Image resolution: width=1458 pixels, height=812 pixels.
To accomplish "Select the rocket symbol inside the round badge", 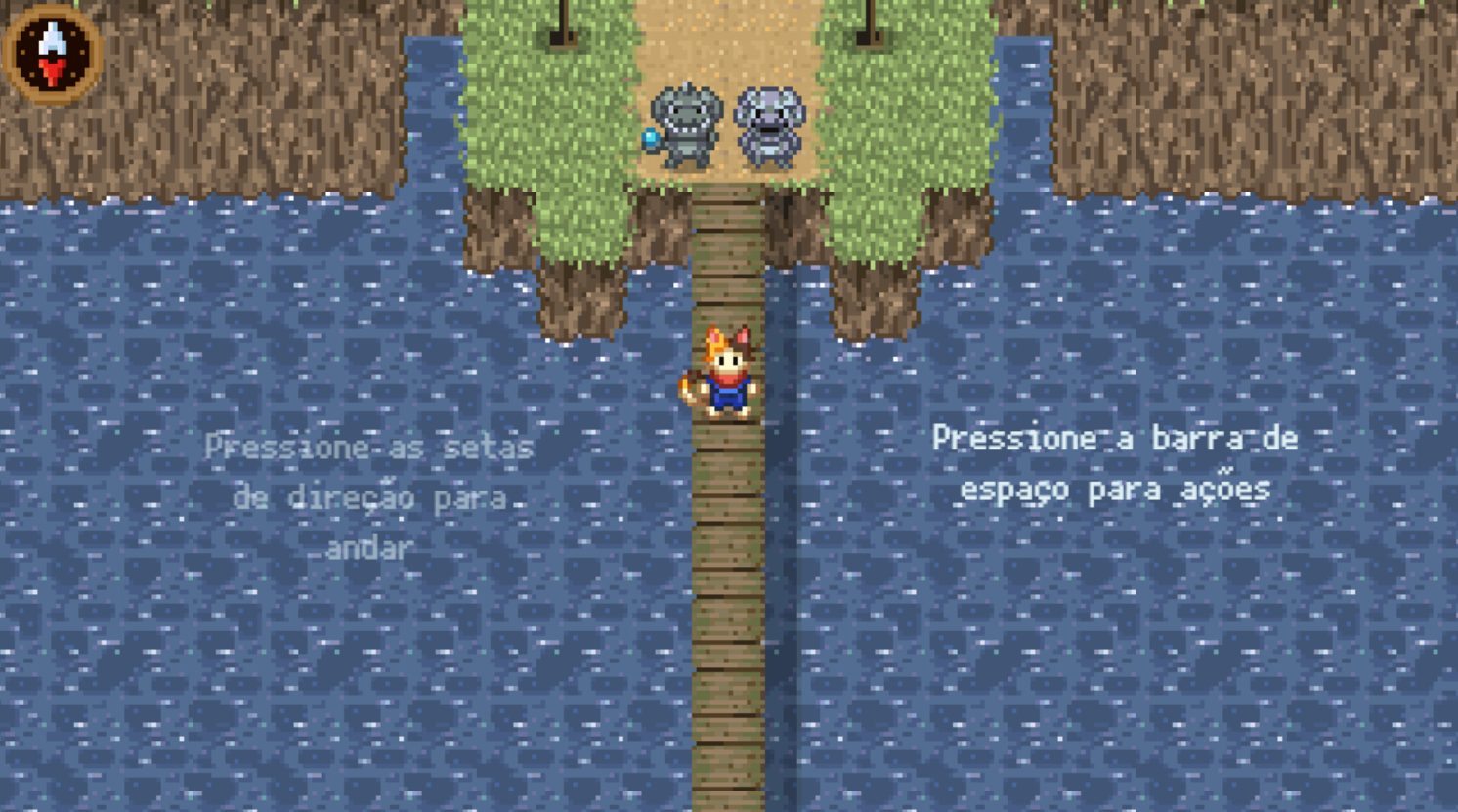I will 53,39.
